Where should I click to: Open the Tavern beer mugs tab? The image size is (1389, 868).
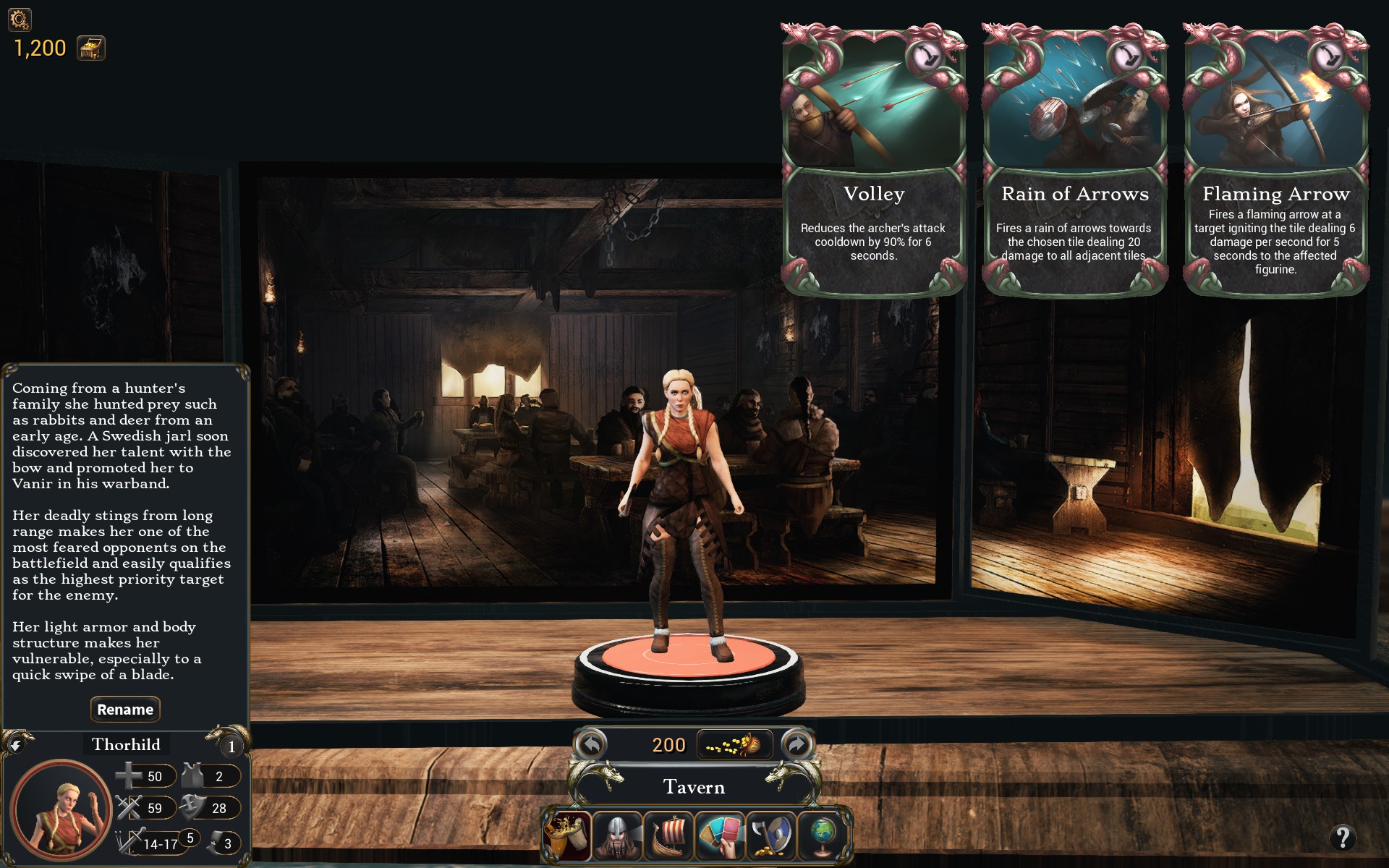click(x=567, y=835)
